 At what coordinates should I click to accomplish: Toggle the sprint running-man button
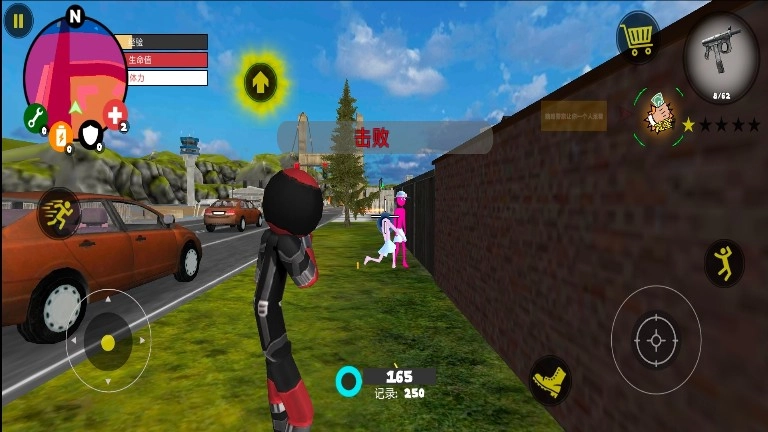pyautogui.click(x=58, y=213)
